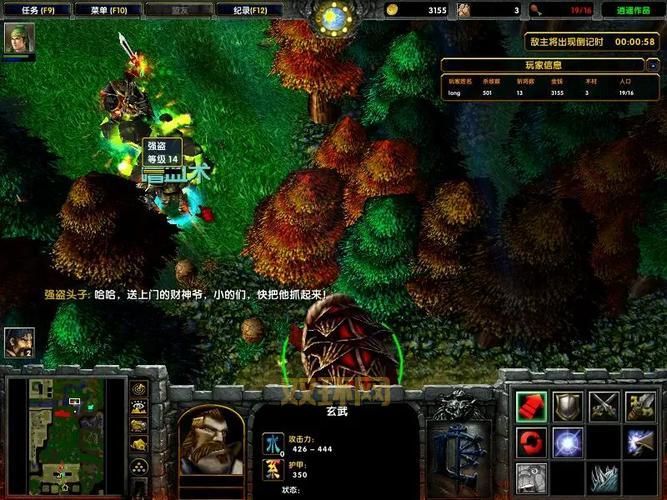Image resolution: width=667 pixels, height=500 pixels.
Task: Activate the ice claws ability
Action: [x=603, y=477]
